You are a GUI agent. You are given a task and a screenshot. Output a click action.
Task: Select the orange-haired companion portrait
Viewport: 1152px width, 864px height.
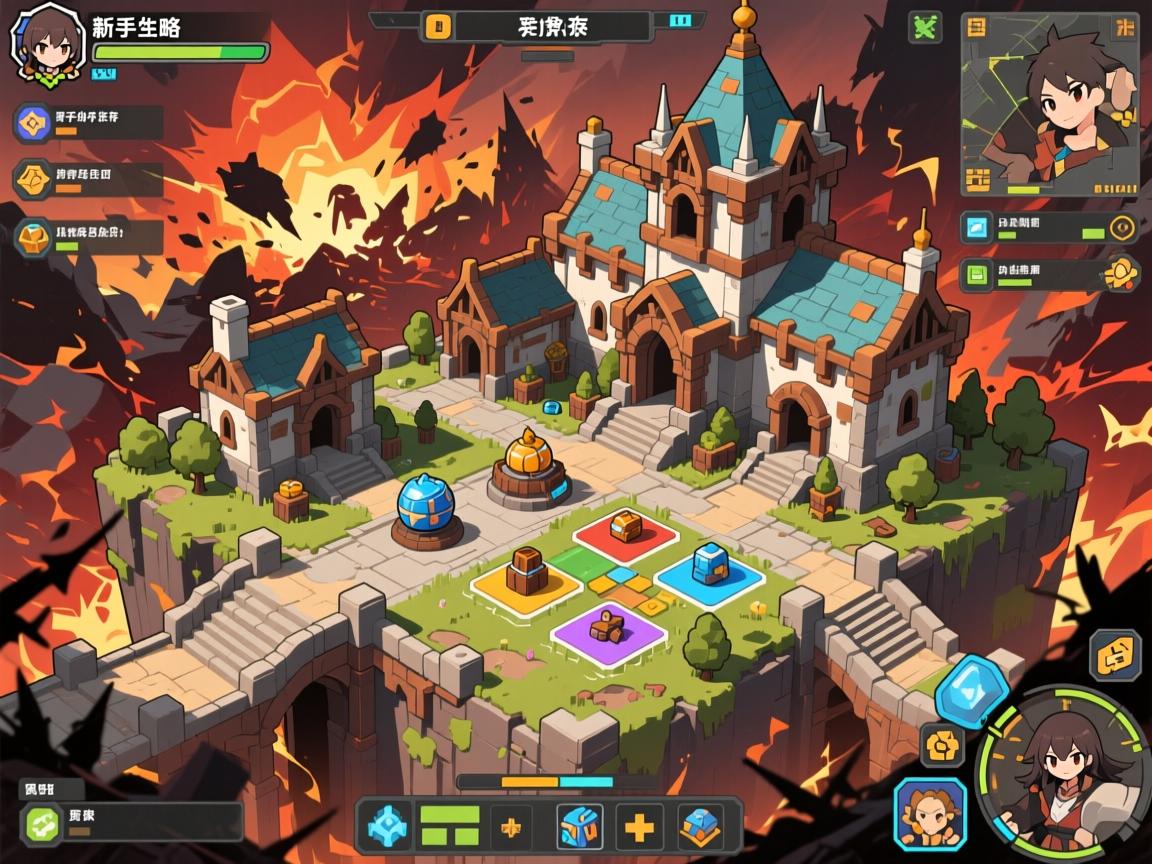[x=930, y=813]
